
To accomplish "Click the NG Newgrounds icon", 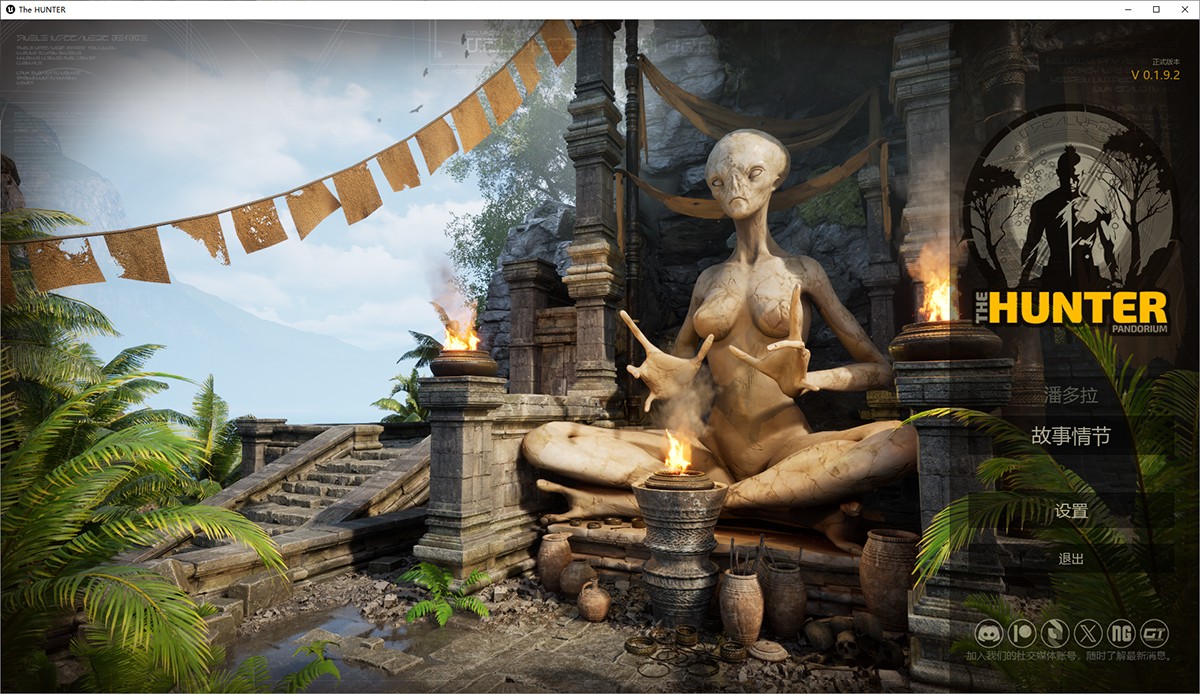I will [x=1122, y=634].
